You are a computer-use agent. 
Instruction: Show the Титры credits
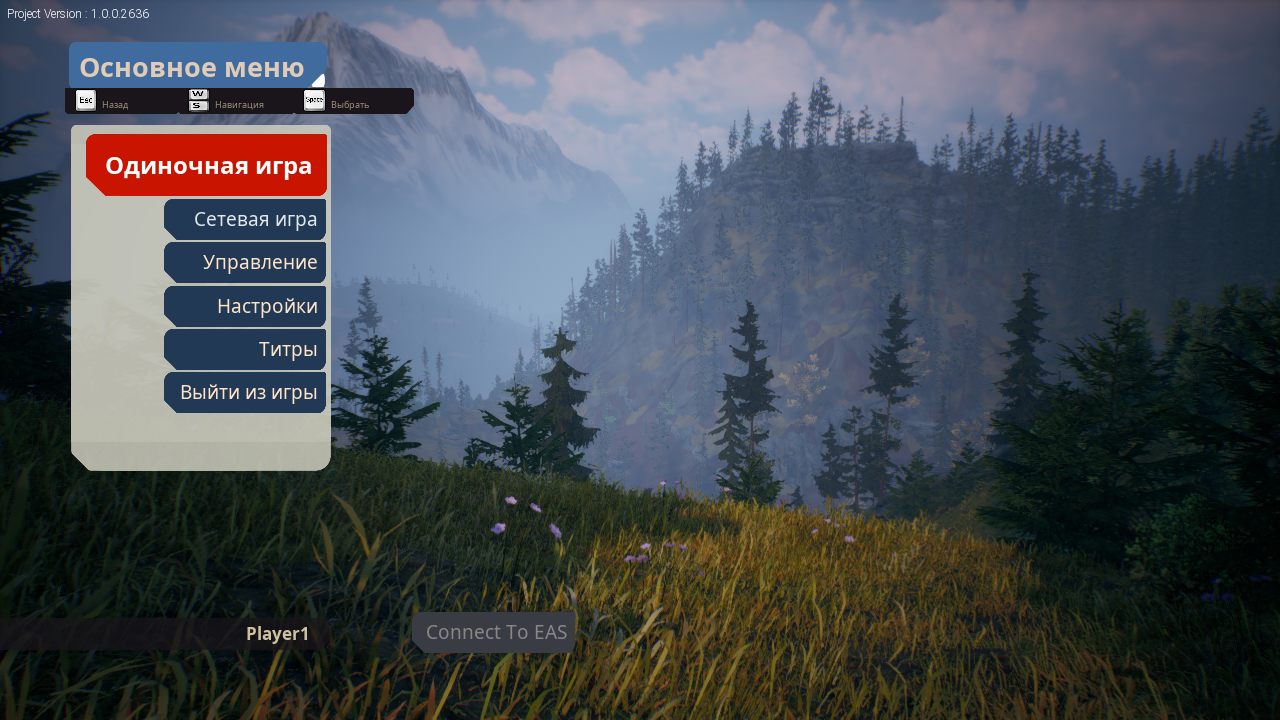(246, 349)
